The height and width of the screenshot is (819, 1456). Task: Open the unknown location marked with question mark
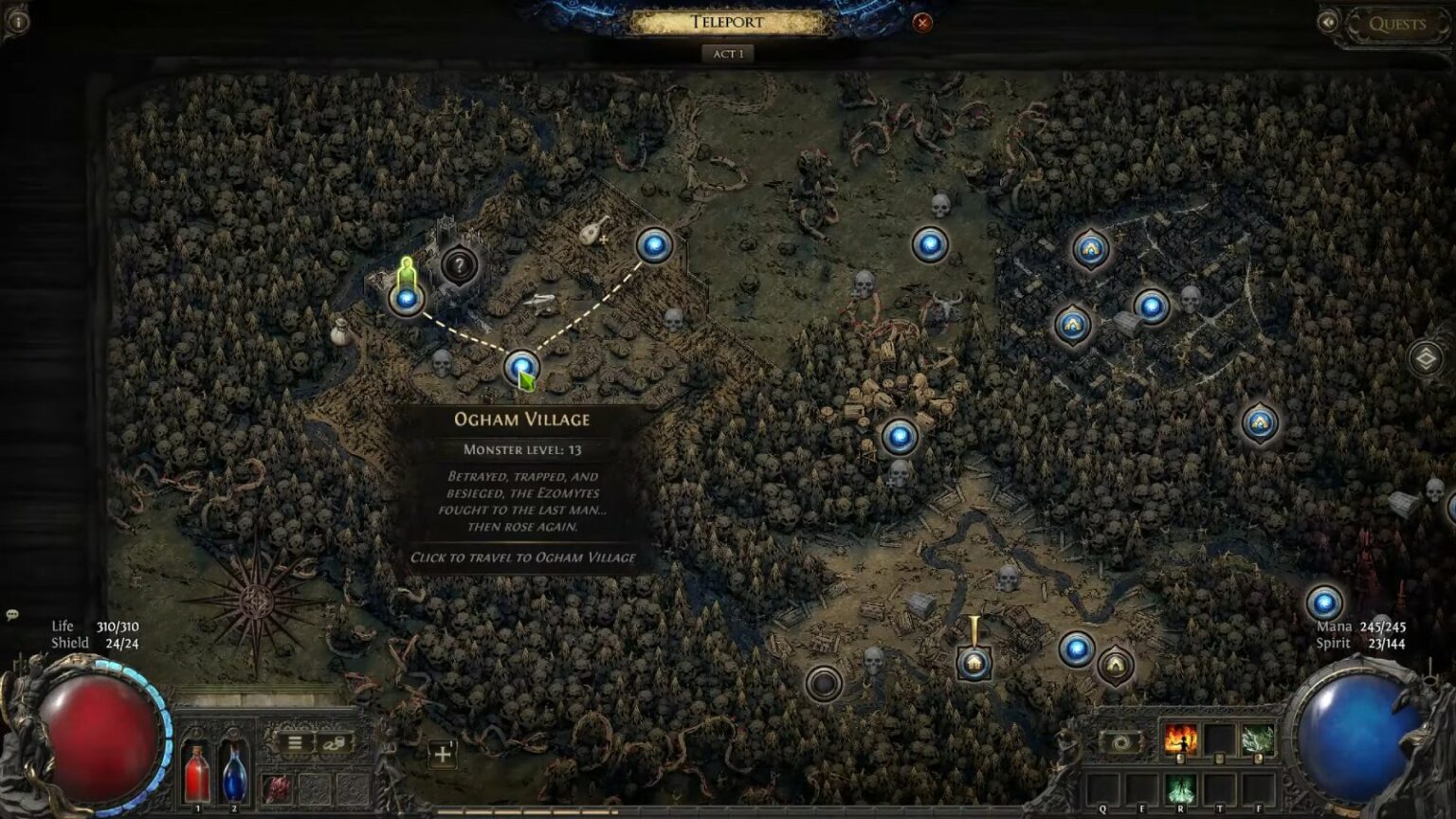[461, 267]
